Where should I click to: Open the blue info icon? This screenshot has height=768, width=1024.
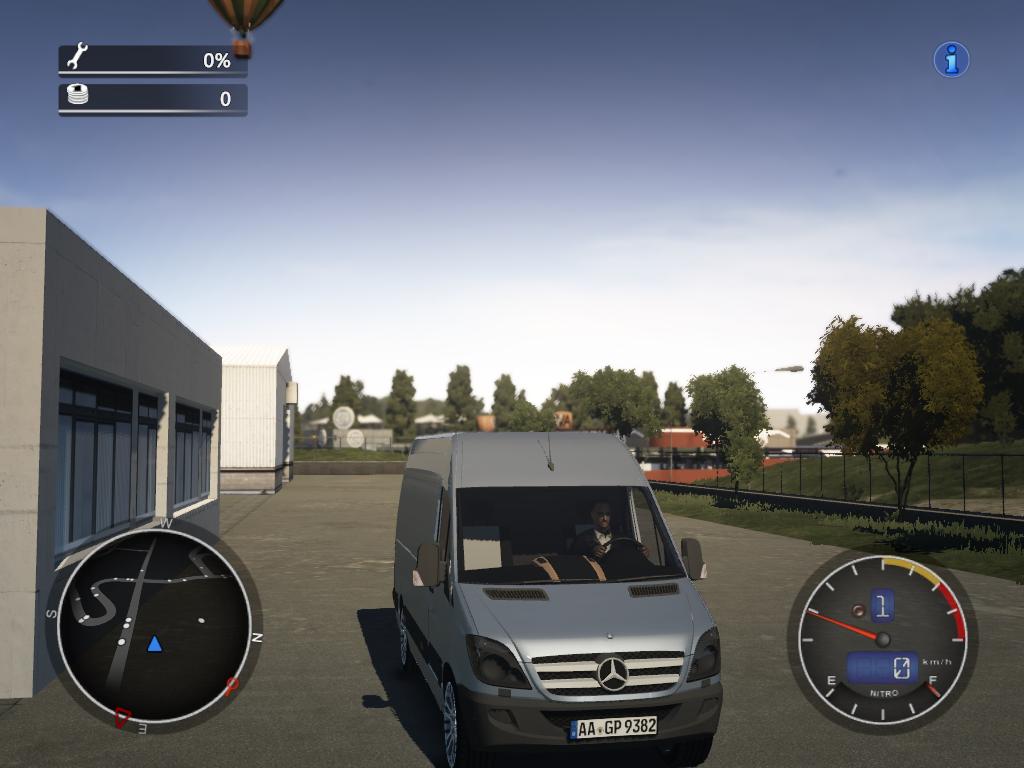click(x=951, y=60)
